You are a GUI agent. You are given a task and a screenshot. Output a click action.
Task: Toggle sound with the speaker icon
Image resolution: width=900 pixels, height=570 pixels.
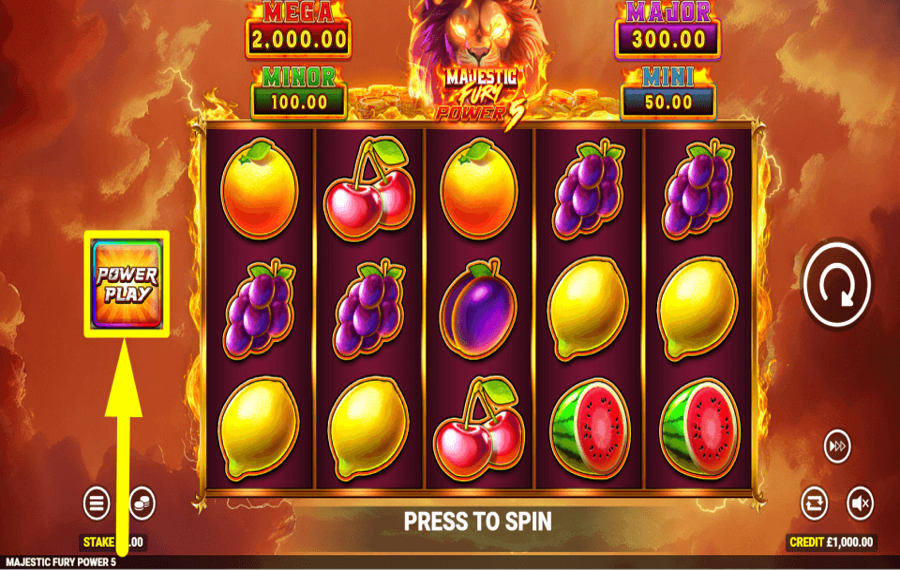(860, 503)
